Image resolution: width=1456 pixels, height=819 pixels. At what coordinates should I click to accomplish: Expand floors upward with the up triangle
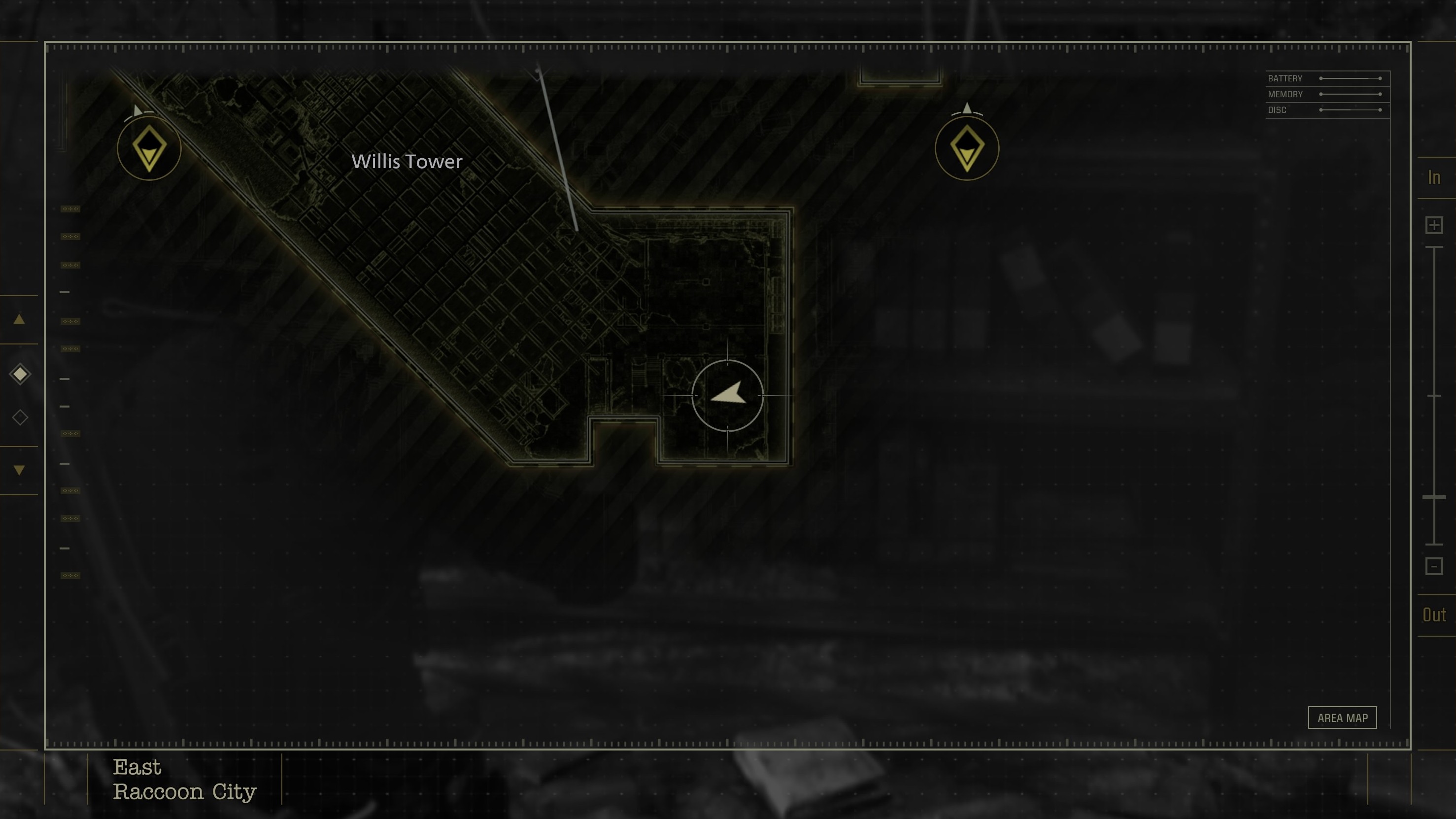click(x=20, y=320)
